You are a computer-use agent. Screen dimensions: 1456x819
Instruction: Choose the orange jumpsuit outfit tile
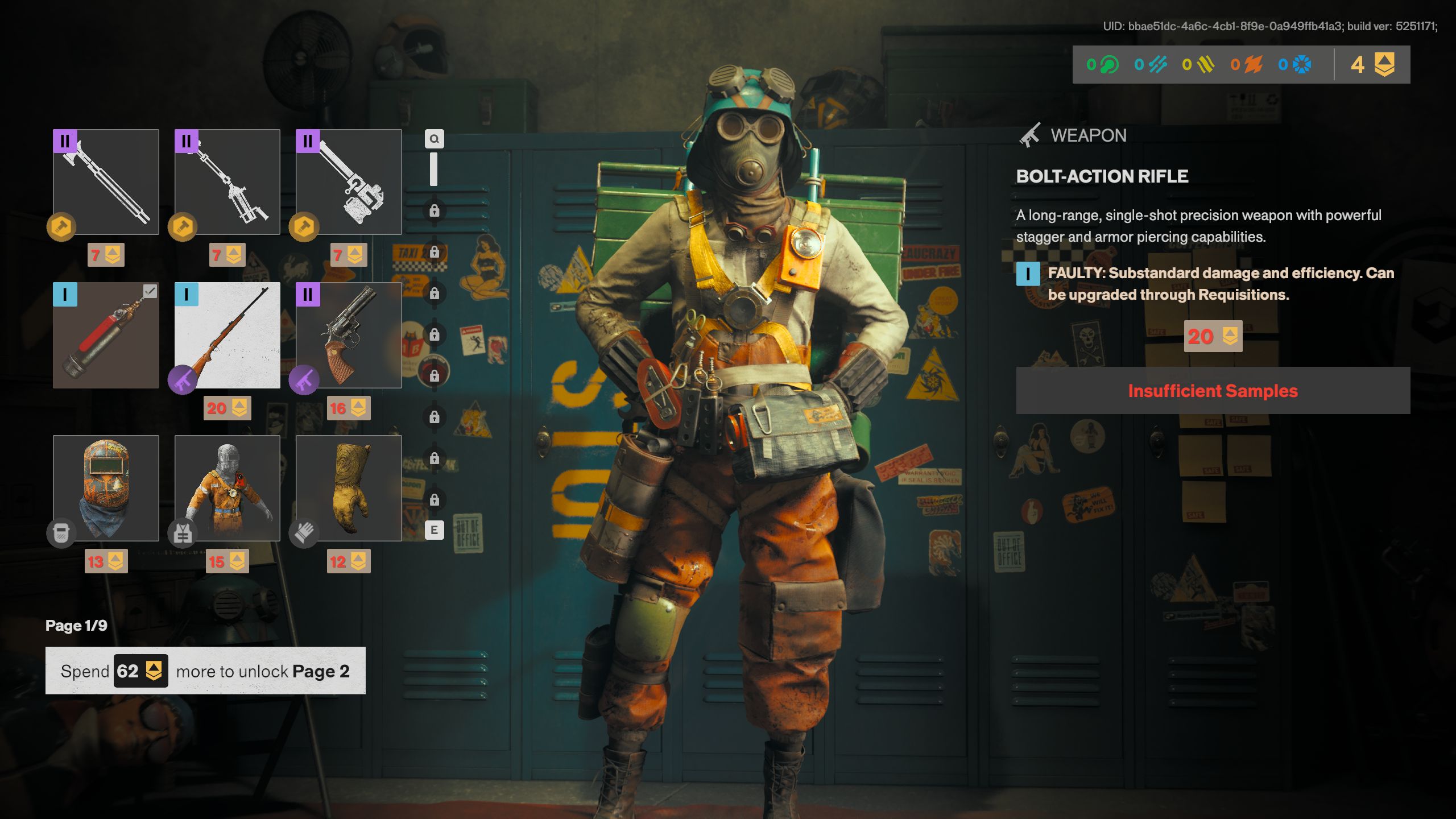[x=227, y=488]
